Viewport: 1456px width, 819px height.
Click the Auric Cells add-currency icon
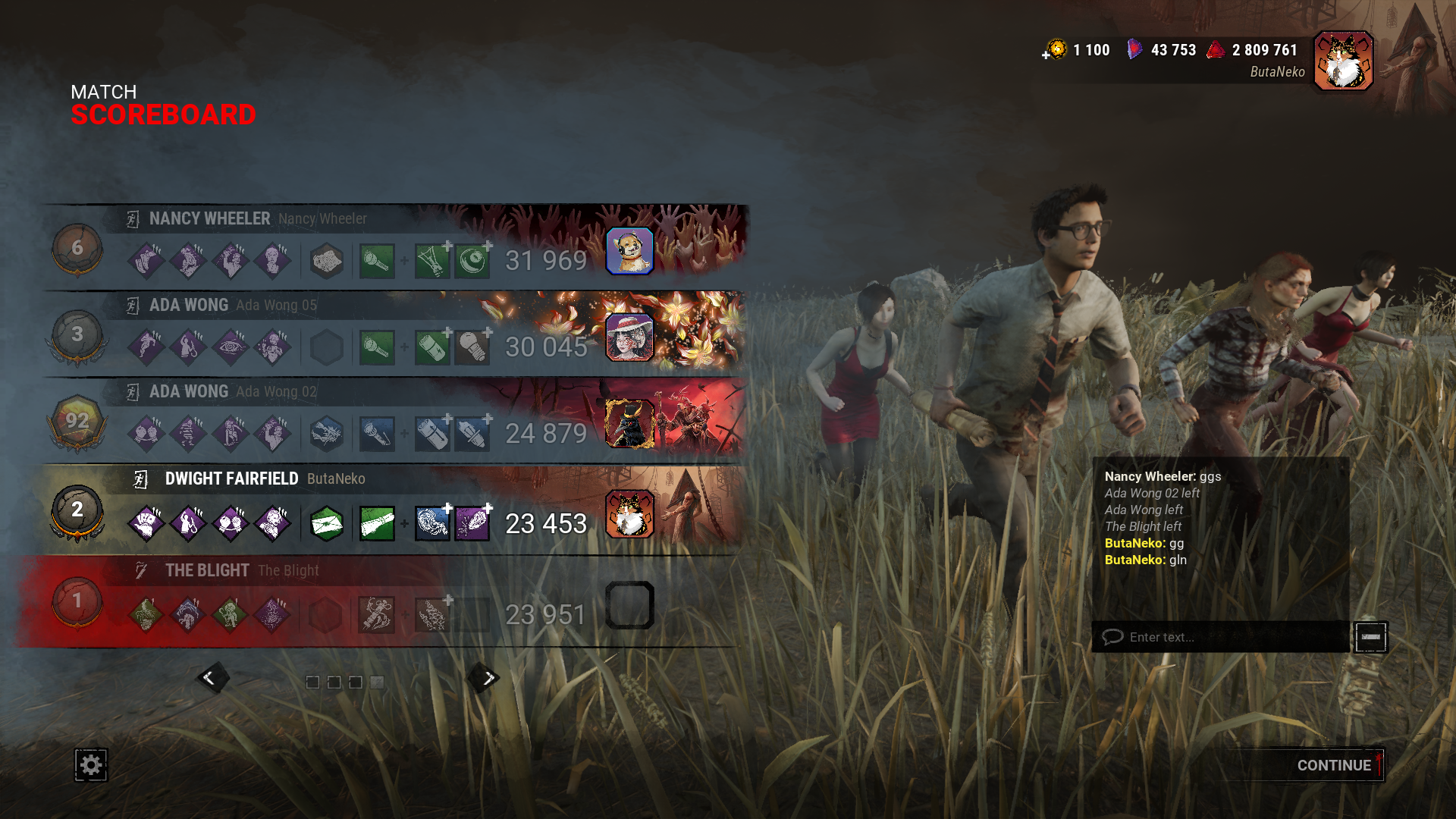pos(1055,50)
